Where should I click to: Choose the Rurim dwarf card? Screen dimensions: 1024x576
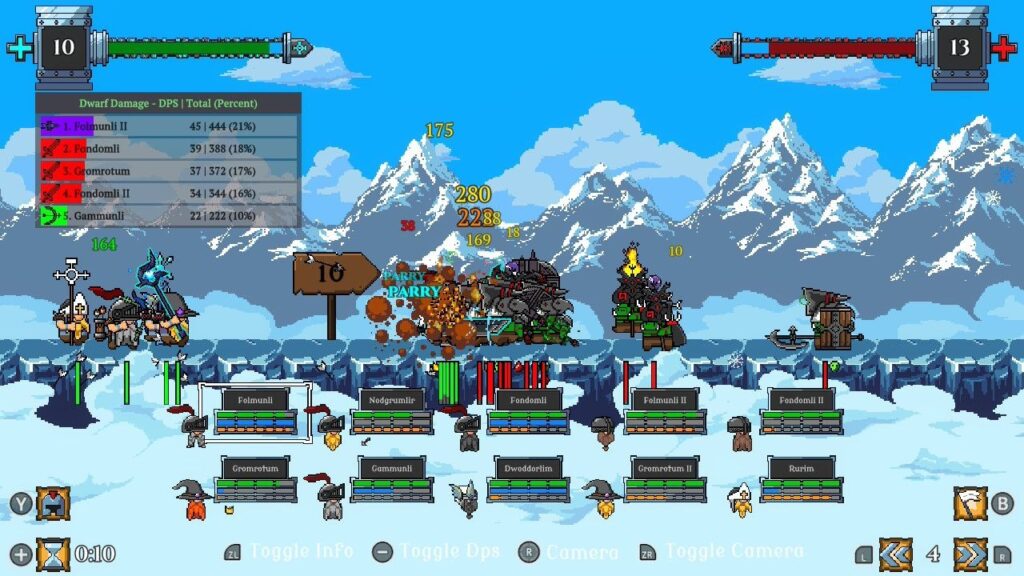coord(800,478)
